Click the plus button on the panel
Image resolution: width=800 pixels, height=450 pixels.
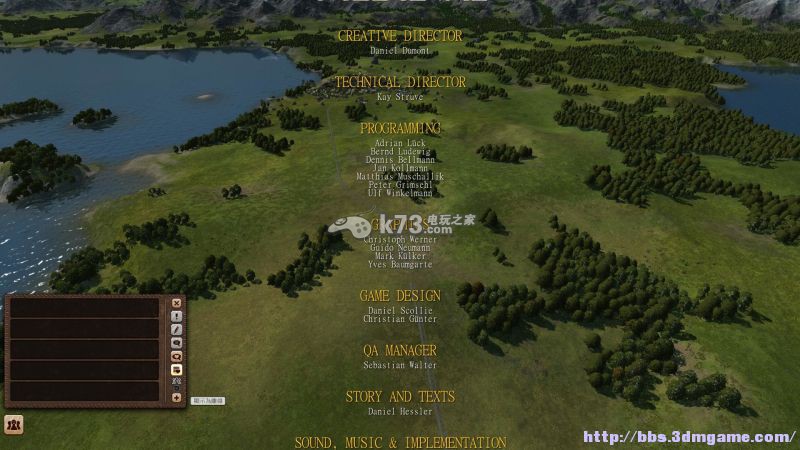[x=177, y=397]
